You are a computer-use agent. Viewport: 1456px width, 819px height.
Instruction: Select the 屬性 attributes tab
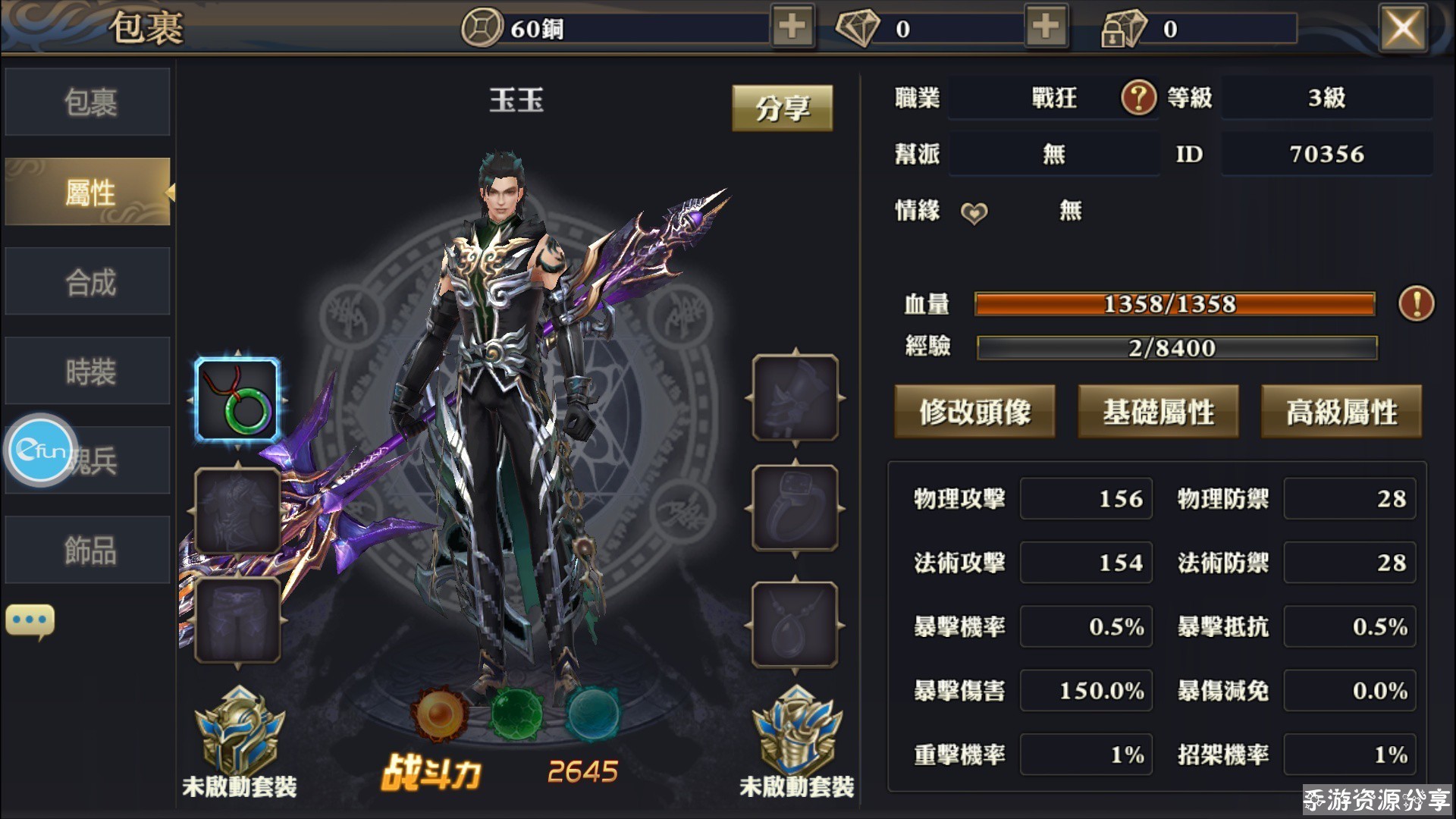[x=88, y=192]
